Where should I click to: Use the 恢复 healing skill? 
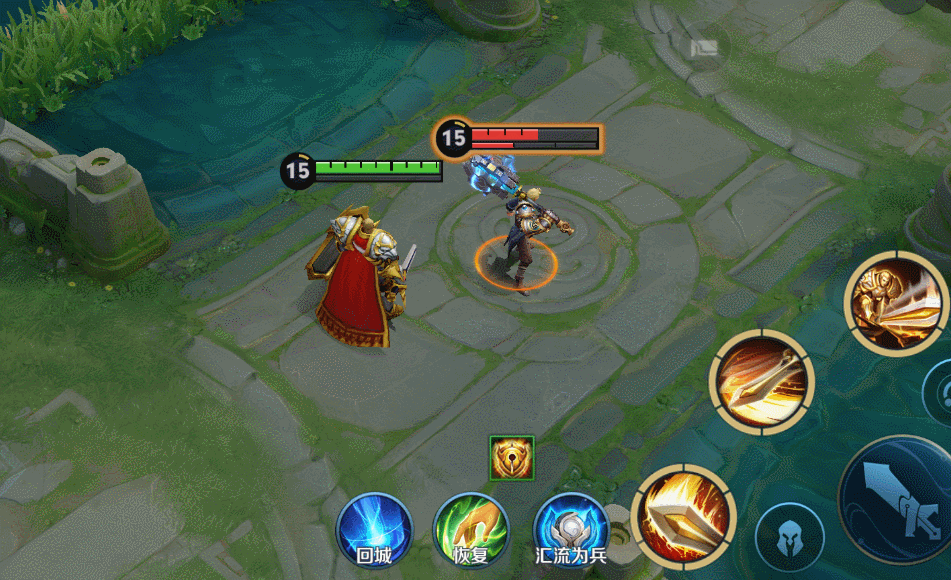(471, 529)
